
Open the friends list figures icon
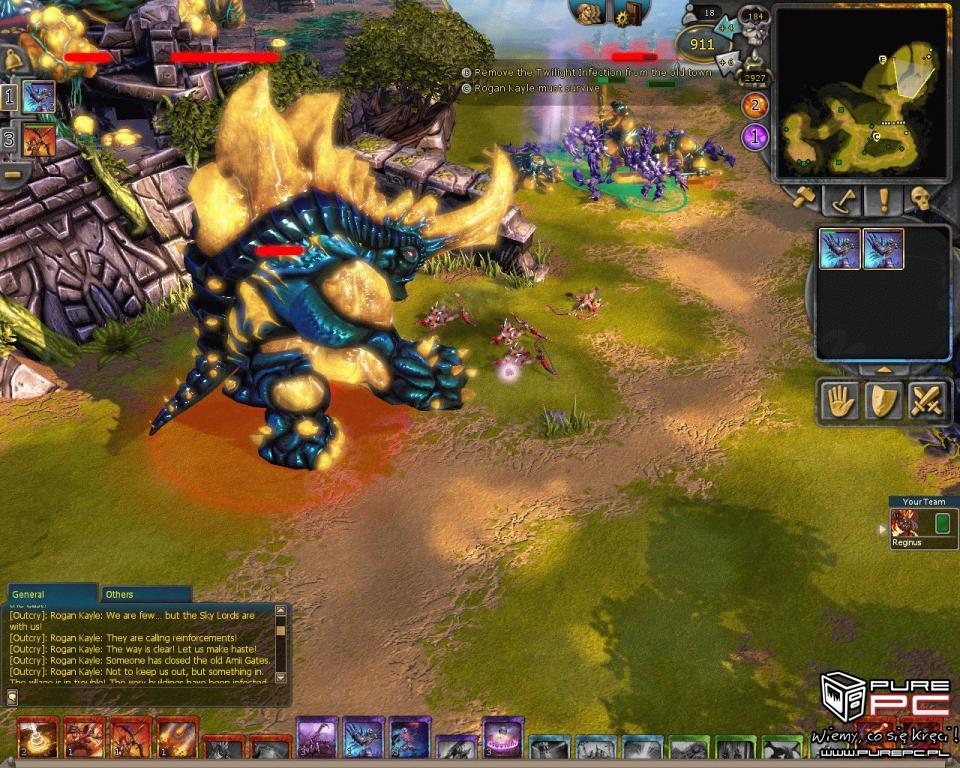click(588, 12)
